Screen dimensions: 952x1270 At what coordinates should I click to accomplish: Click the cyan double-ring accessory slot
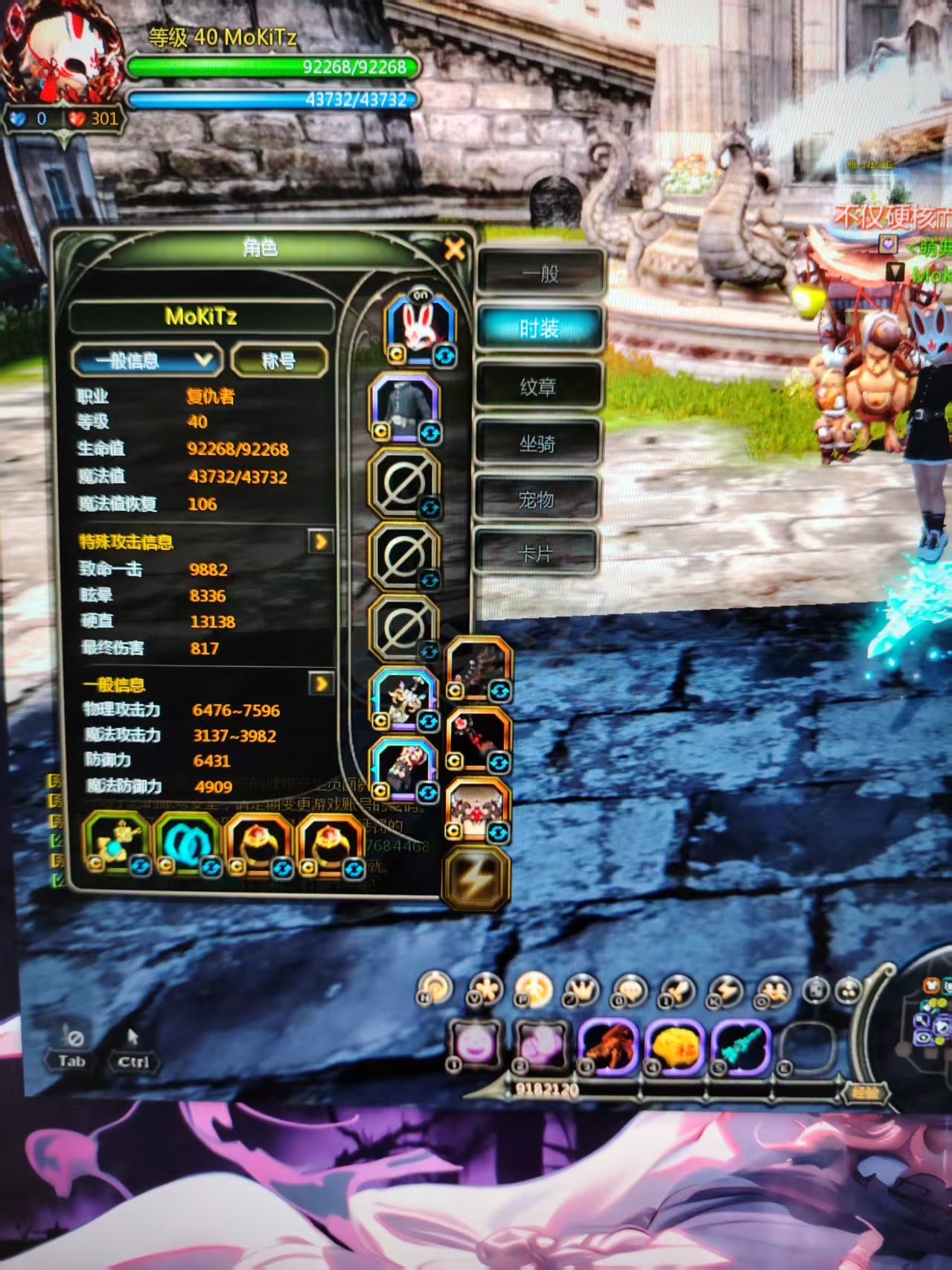coord(187,843)
